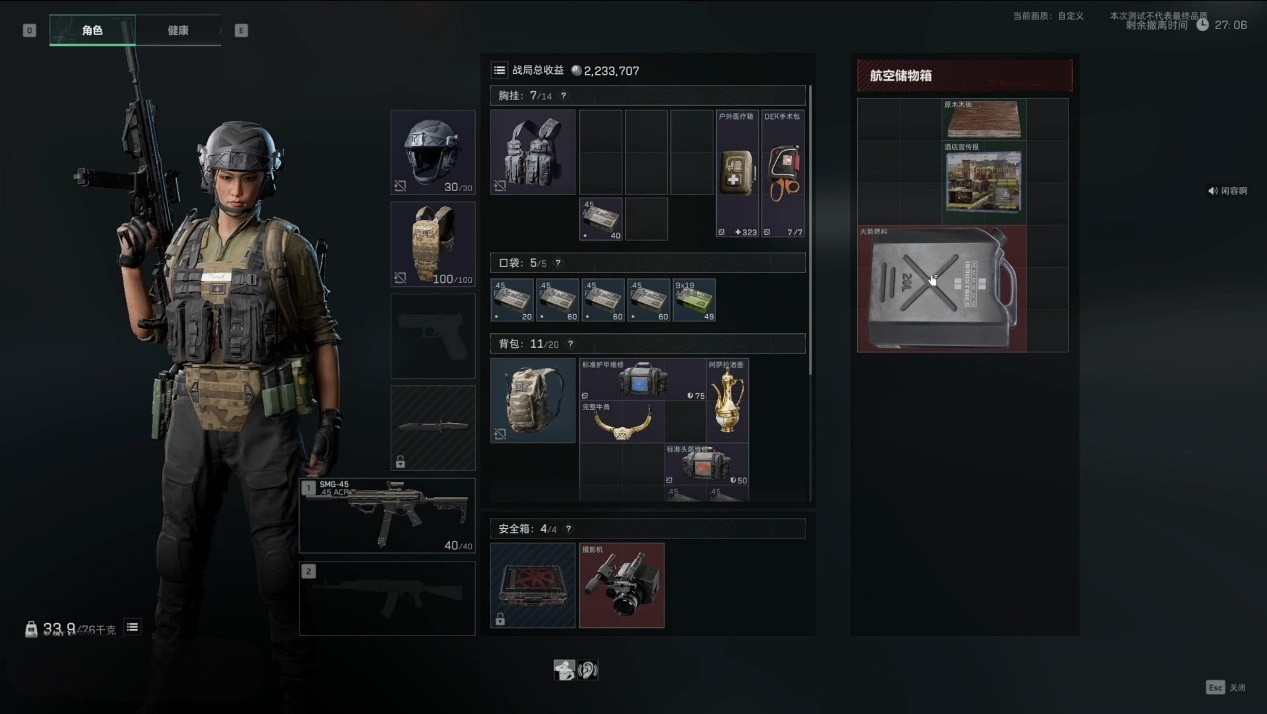Select the 完整牛角 bull horns item

point(621,422)
